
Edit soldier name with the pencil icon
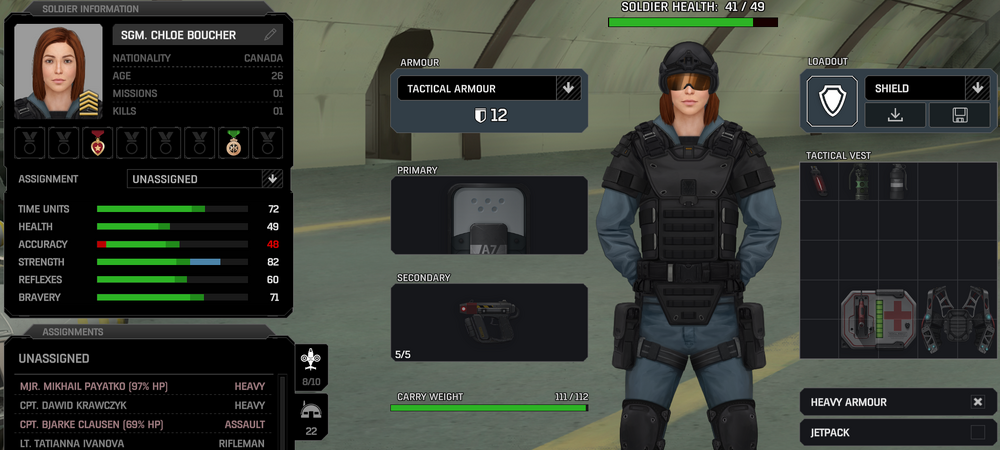[x=270, y=35]
